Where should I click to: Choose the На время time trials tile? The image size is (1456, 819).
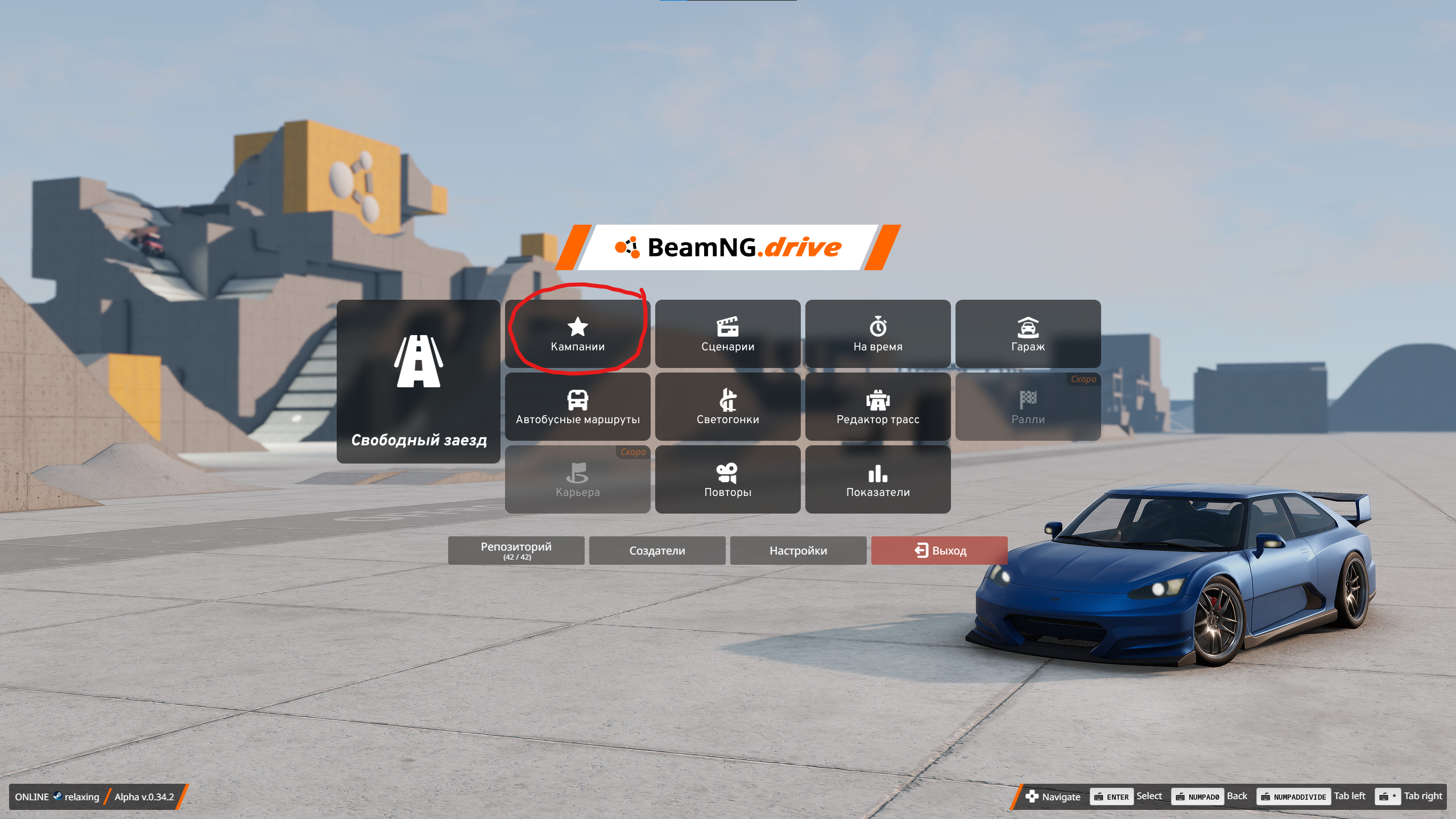[x=878, y=334]
